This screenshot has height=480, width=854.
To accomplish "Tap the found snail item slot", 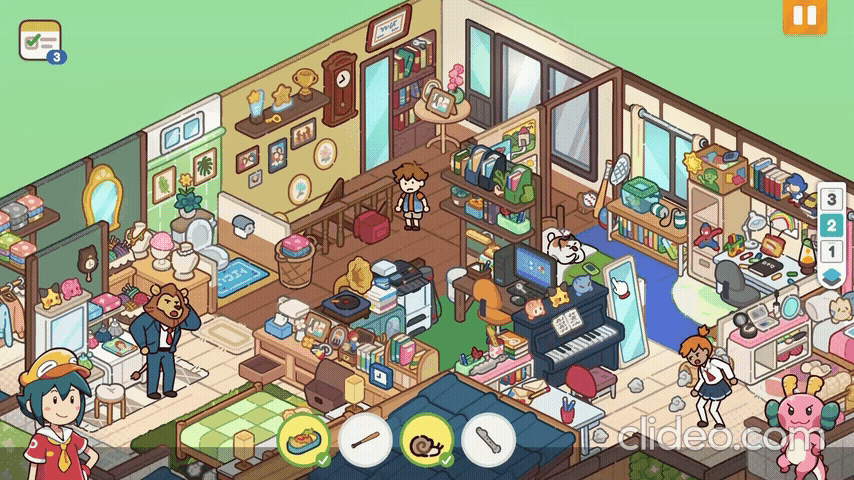I will (427, 438).
